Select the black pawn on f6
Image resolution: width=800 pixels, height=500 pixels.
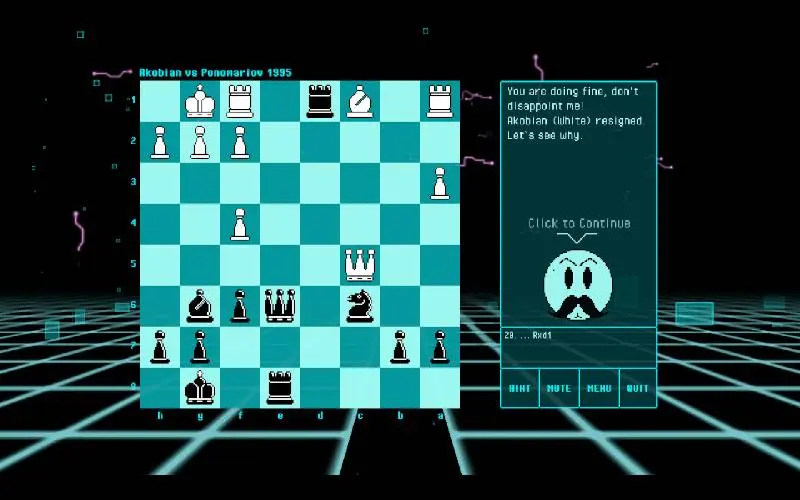coord(240,305)
